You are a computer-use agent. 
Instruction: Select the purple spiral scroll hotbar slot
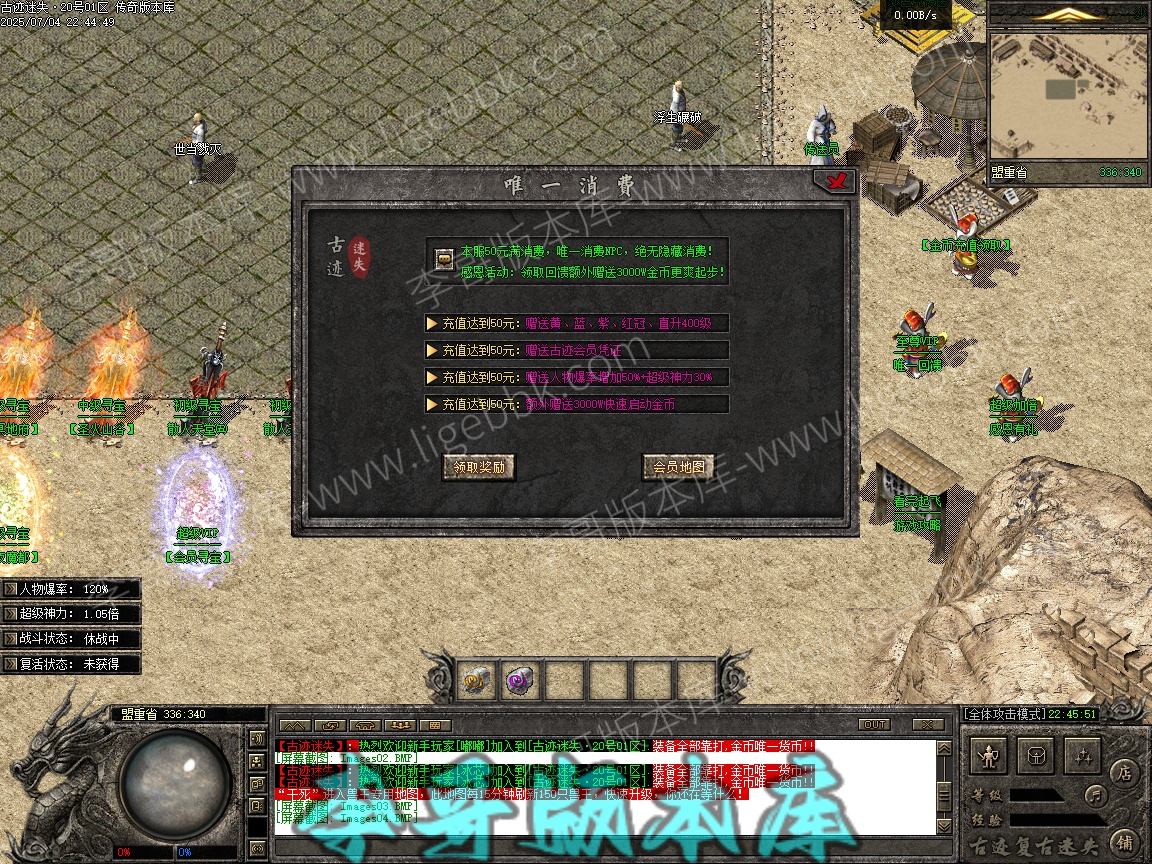pos(519,681)
